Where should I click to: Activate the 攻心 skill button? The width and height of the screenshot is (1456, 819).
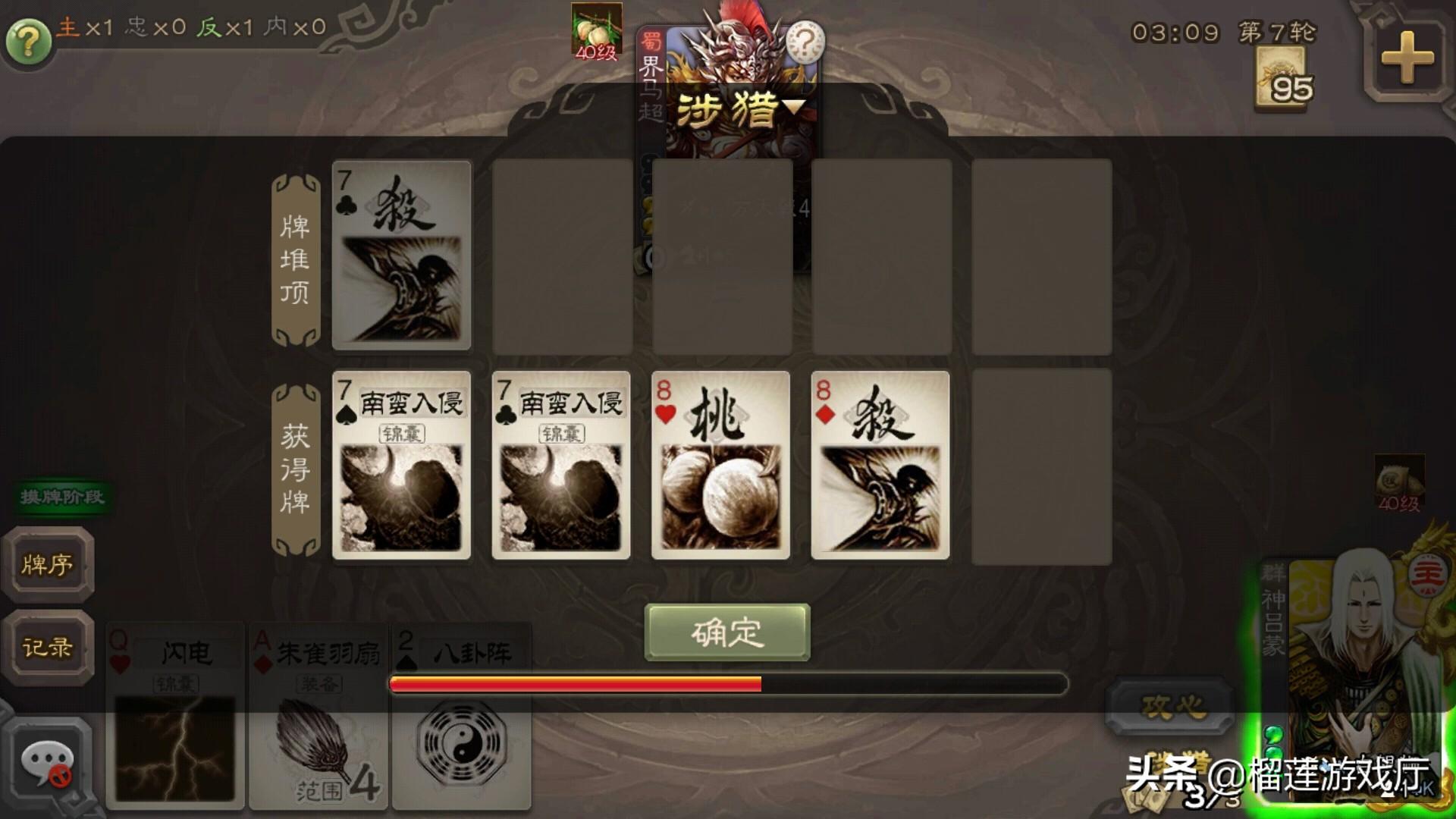(x=1172, y=707)
